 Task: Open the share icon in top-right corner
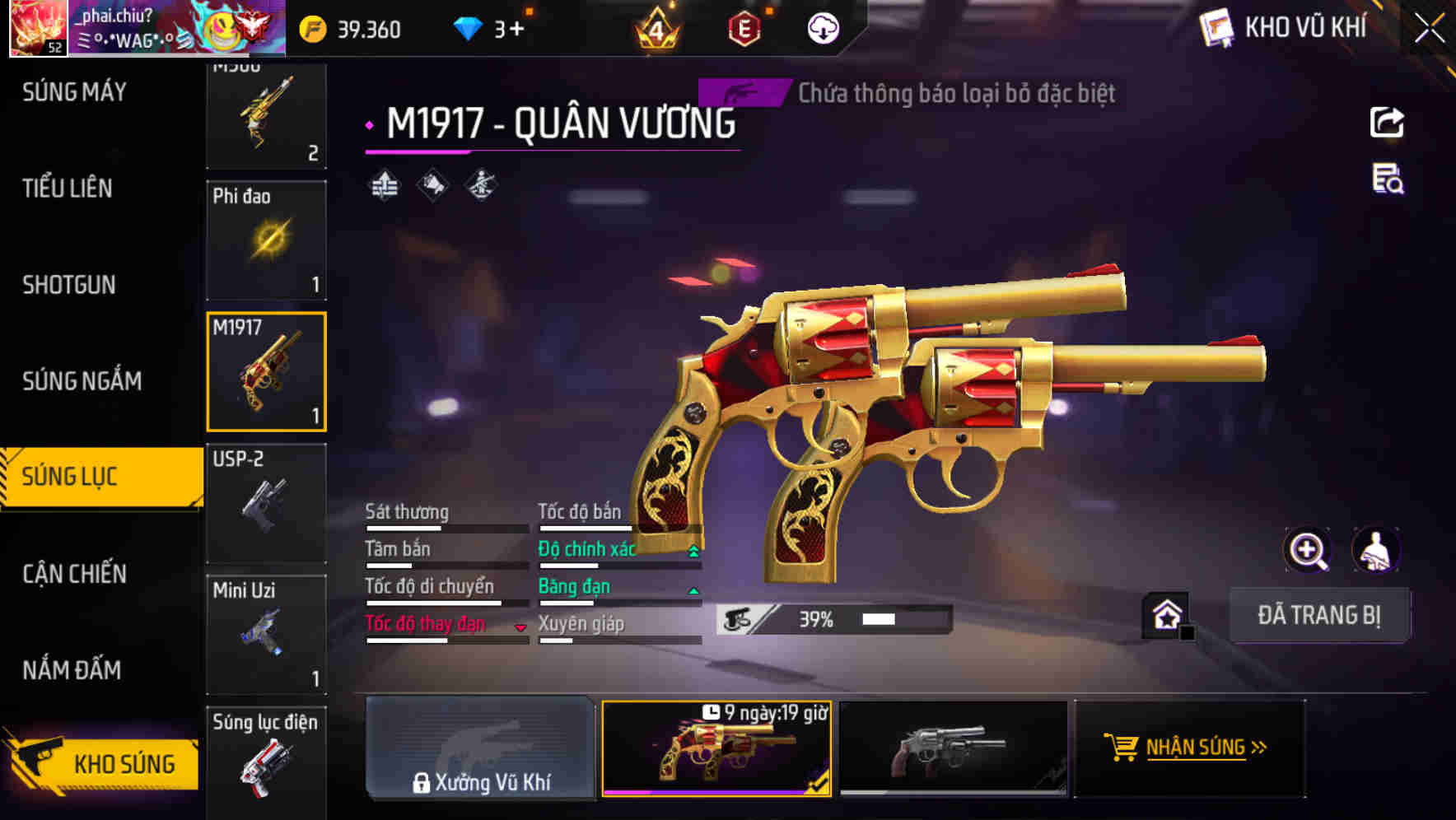tap(1387, 122)
